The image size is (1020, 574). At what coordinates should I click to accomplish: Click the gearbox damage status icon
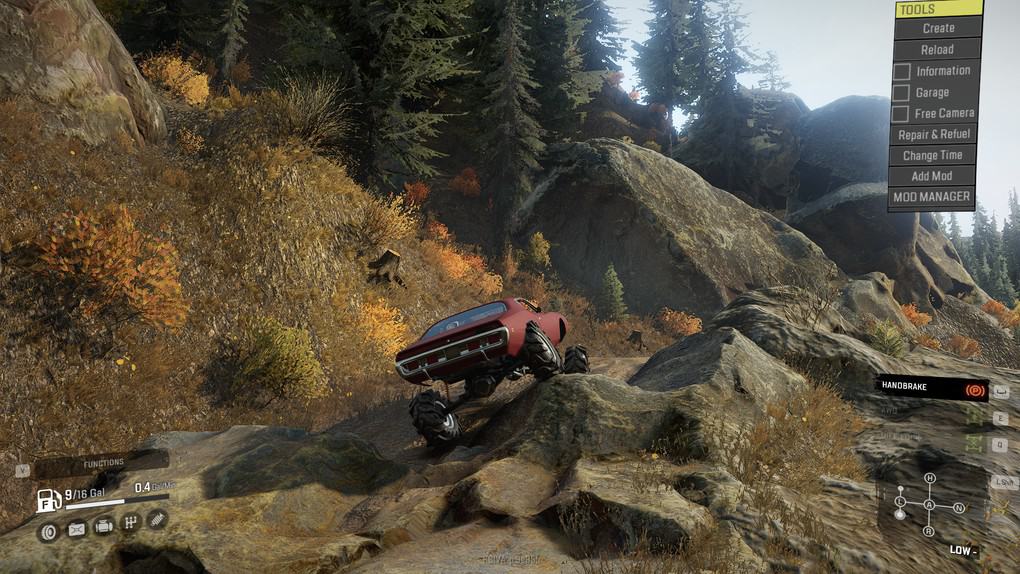tap(130, 522)
